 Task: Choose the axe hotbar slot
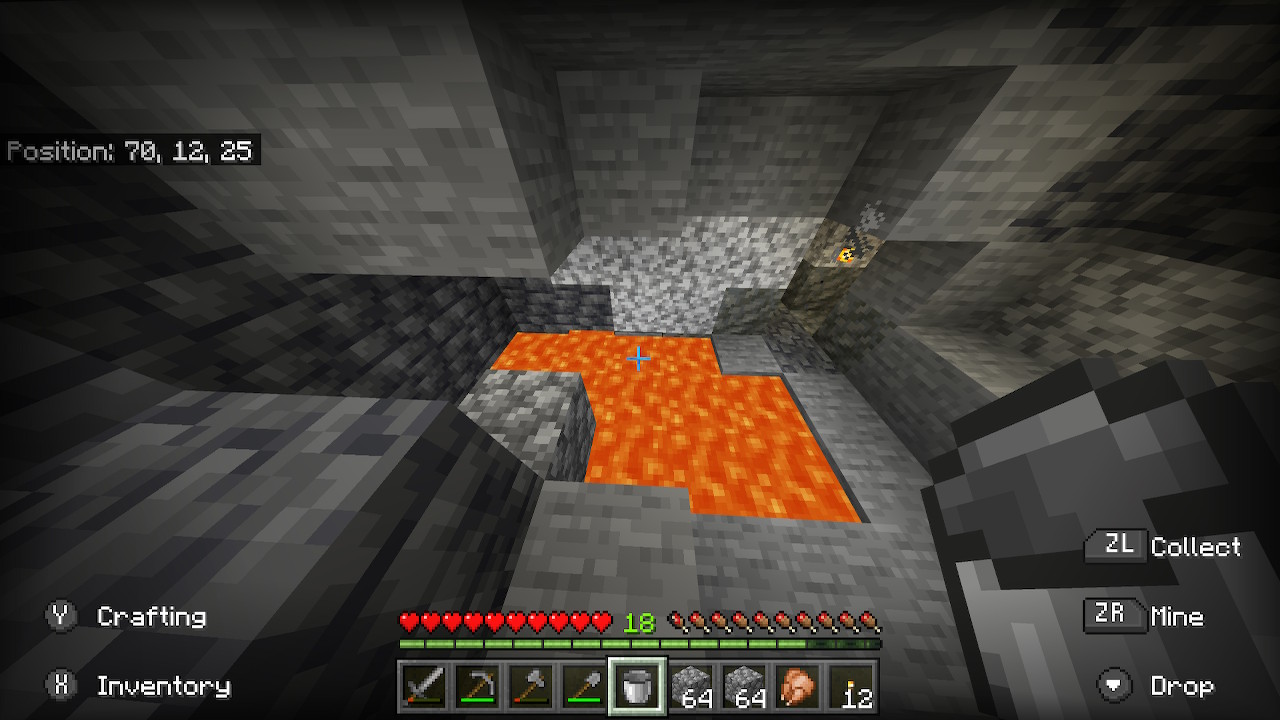tap(531, 687)
